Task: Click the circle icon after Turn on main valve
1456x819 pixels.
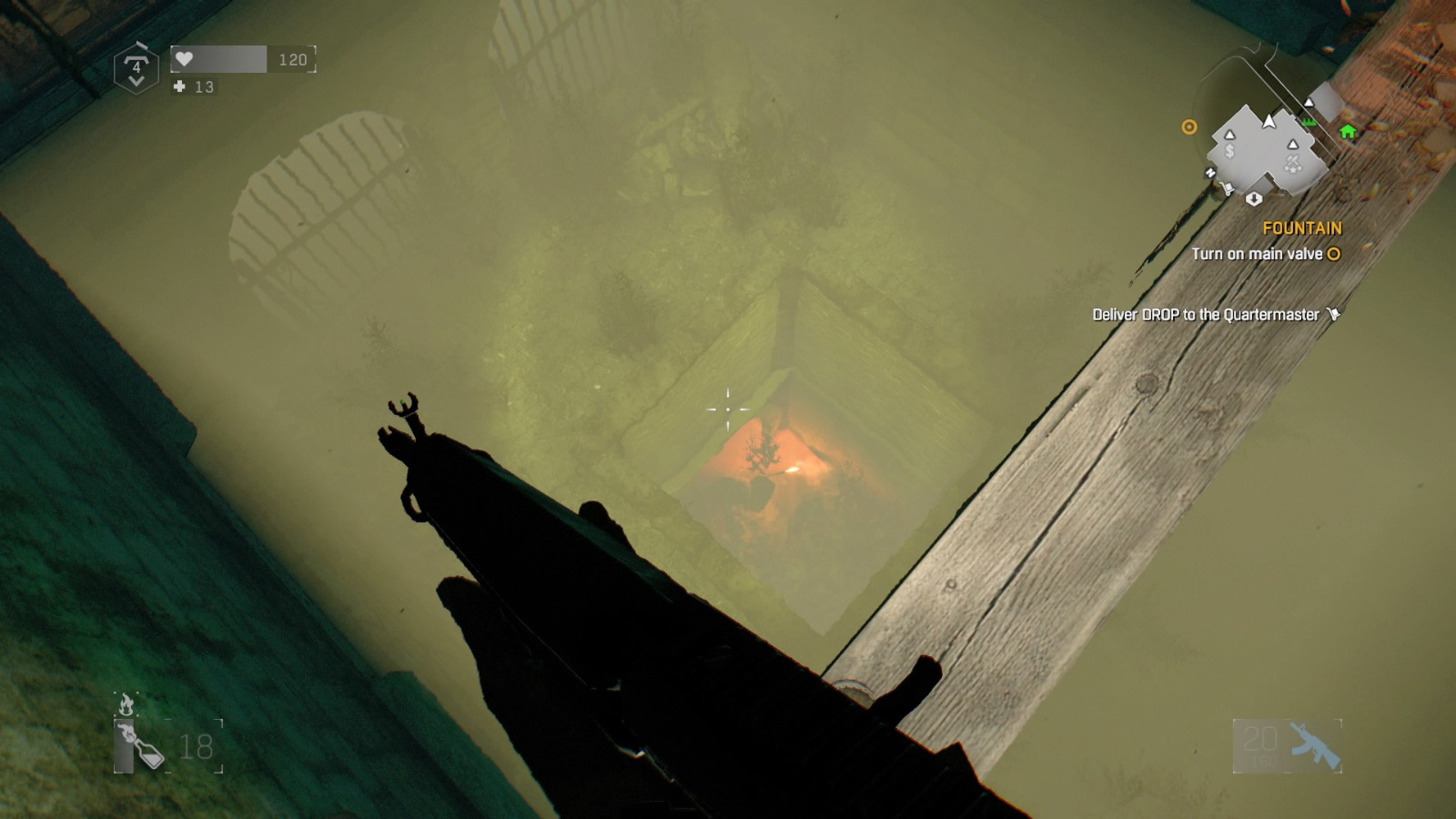Action: (1333, 254)
